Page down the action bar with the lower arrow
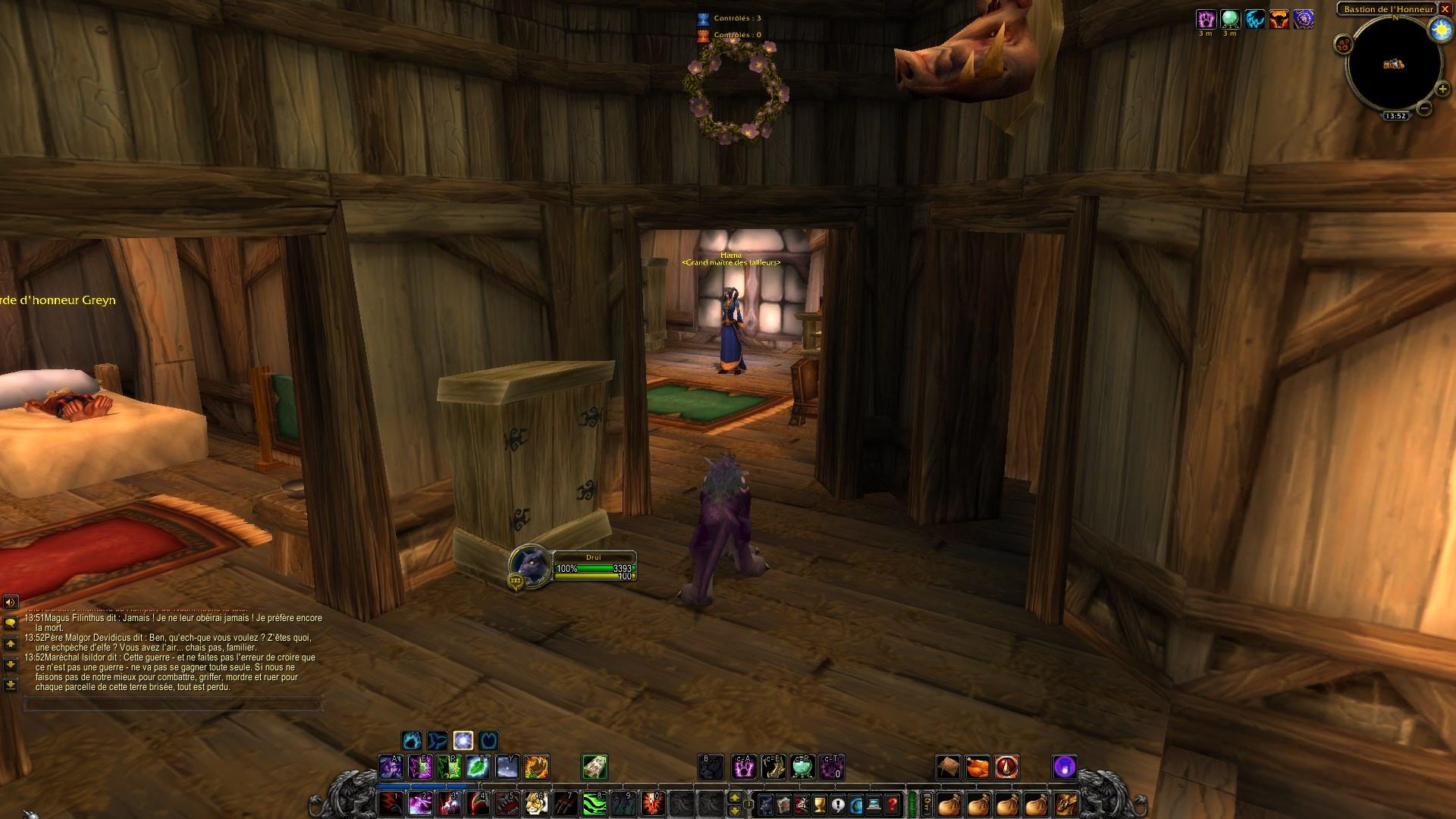The width and height of the screenshot is (1456, 819). coord(735,811)
